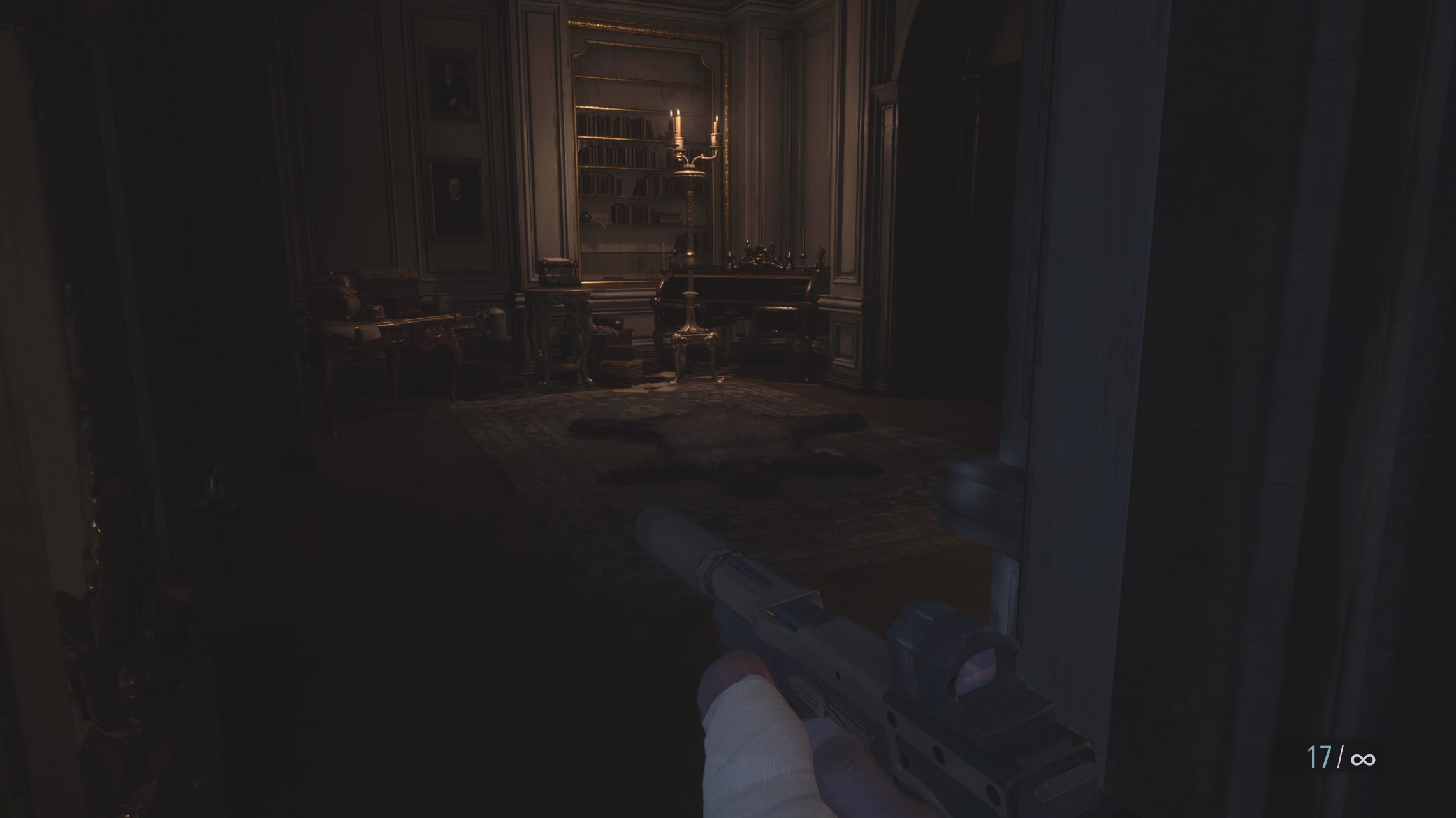This screenshot has width=1456, height=818.
Task: Click the vase on the bookshelf
Action: [585, 215]
